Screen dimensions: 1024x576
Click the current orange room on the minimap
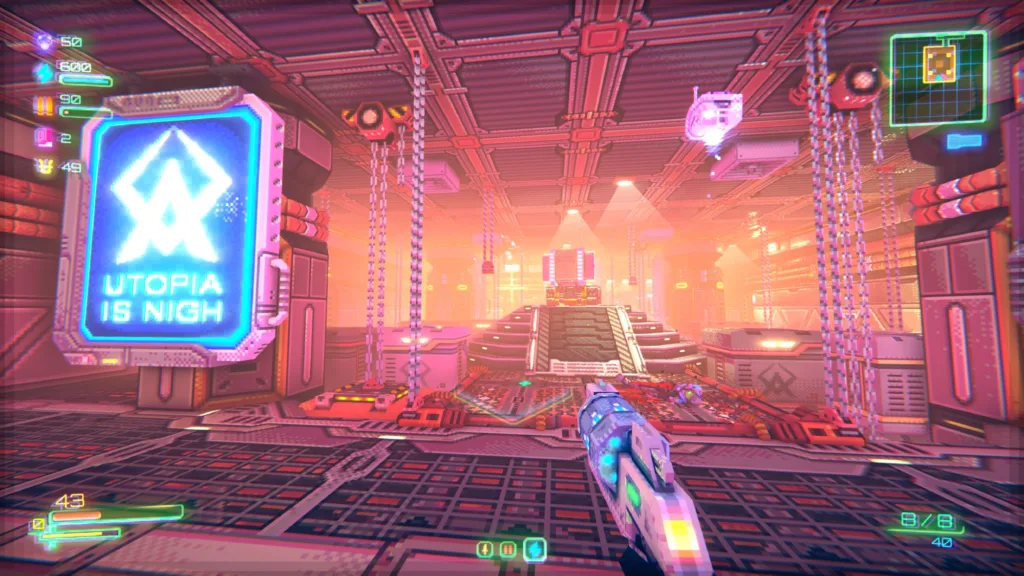click(x=938, y=64)
